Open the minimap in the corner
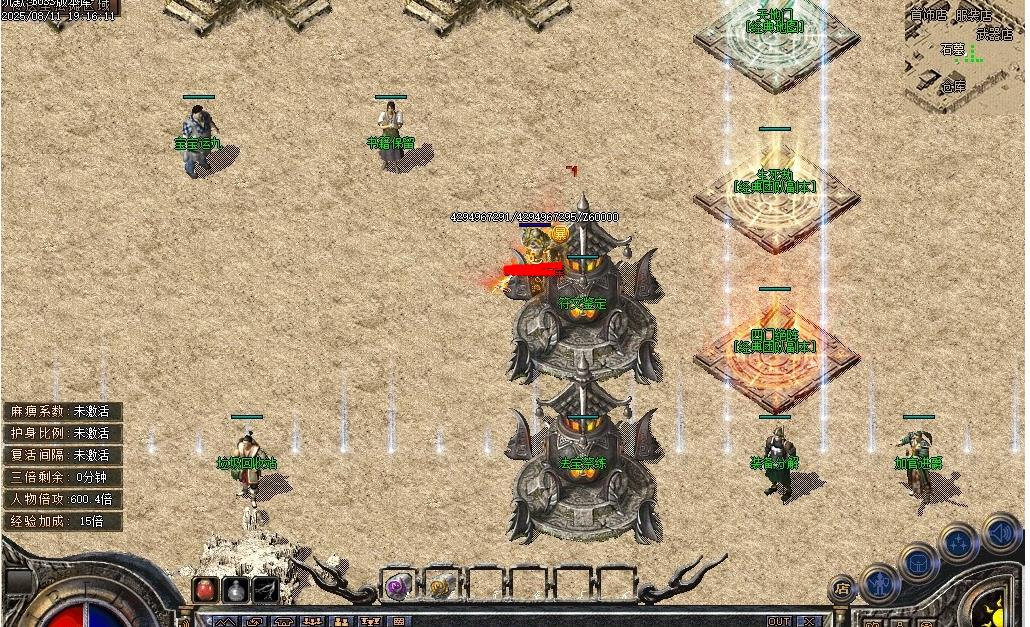This screenshot has width=1030, height=627. pyautogui.click(x=965, y=55)
